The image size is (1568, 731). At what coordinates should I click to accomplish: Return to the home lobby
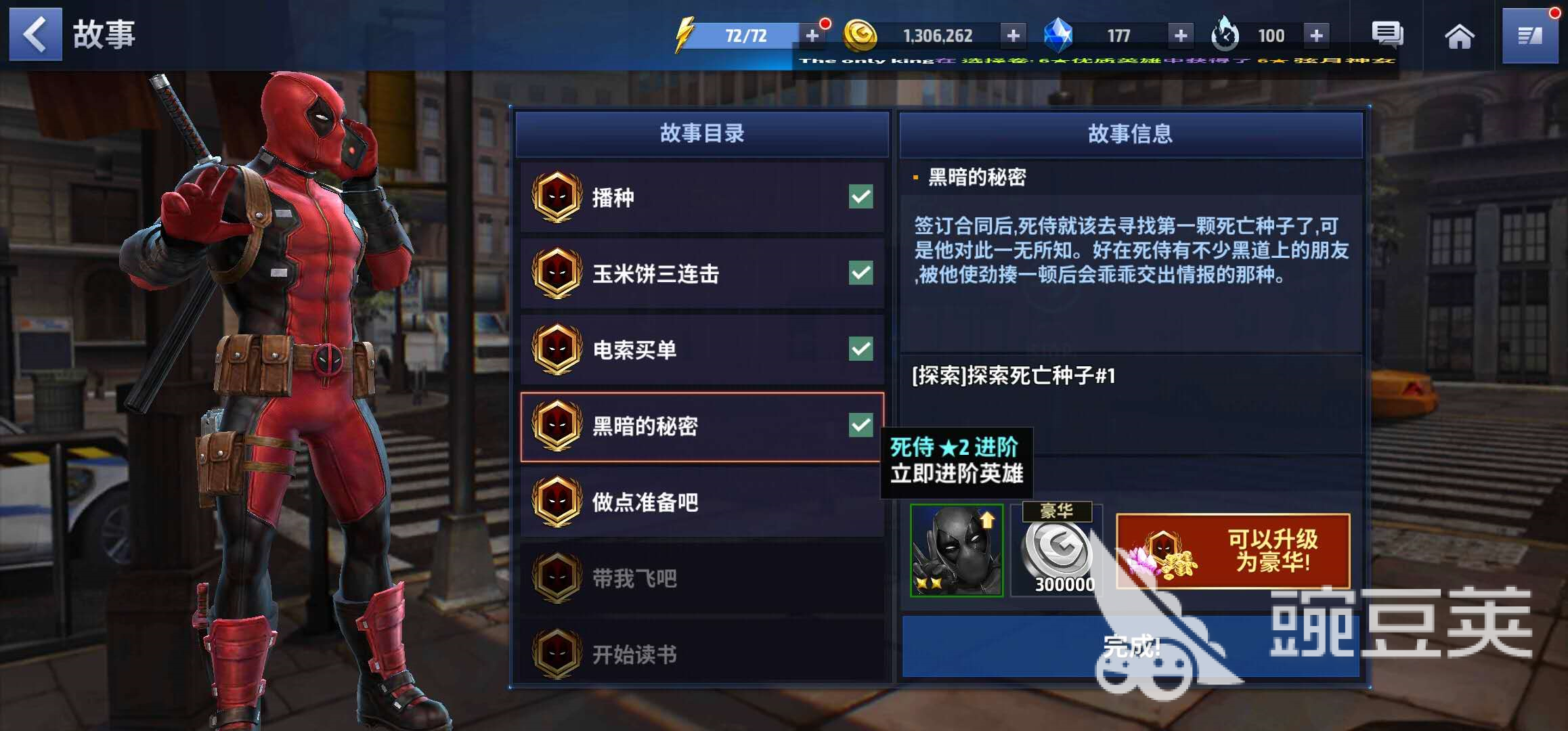1459,37
